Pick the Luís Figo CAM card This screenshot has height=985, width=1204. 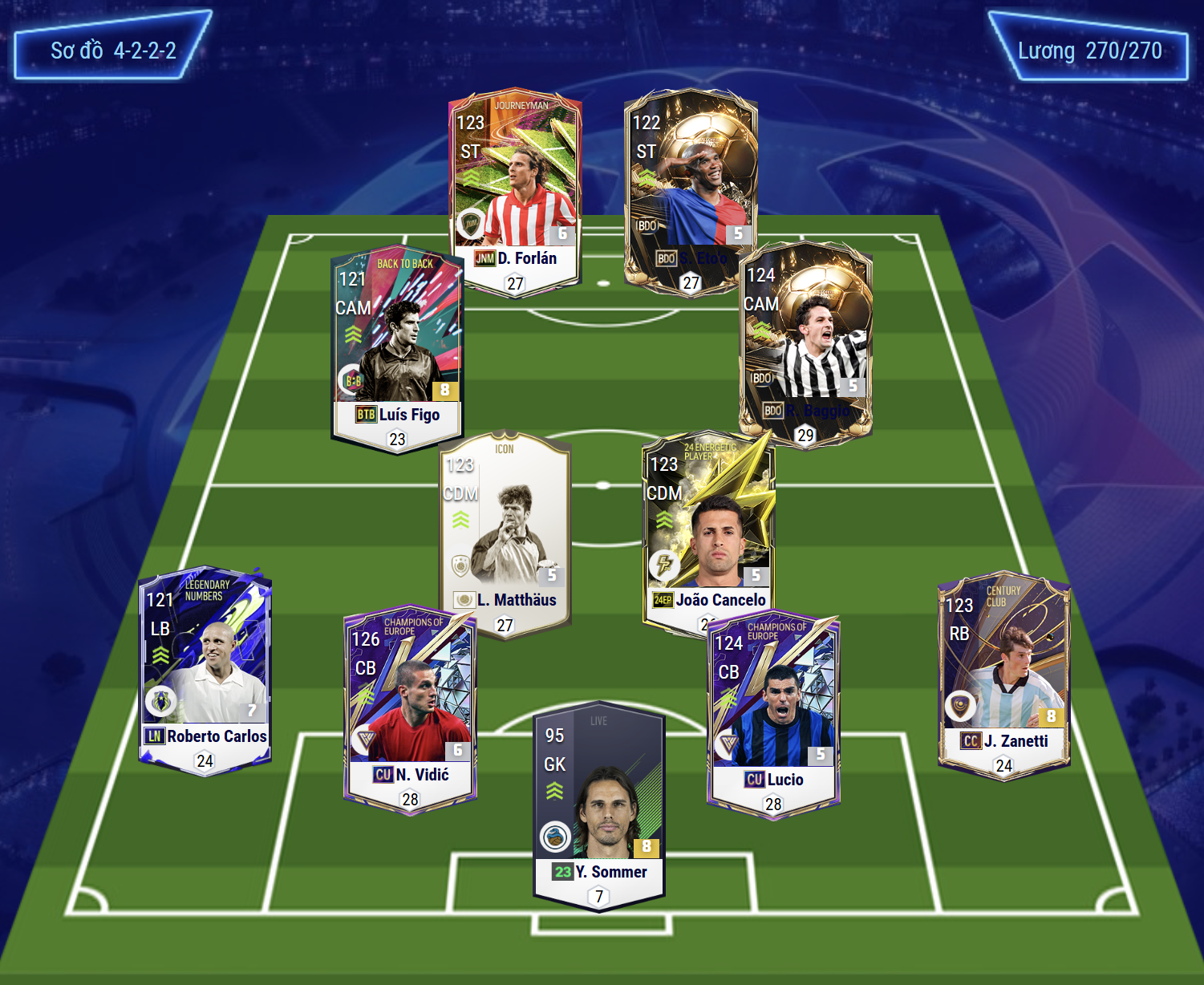397,345
